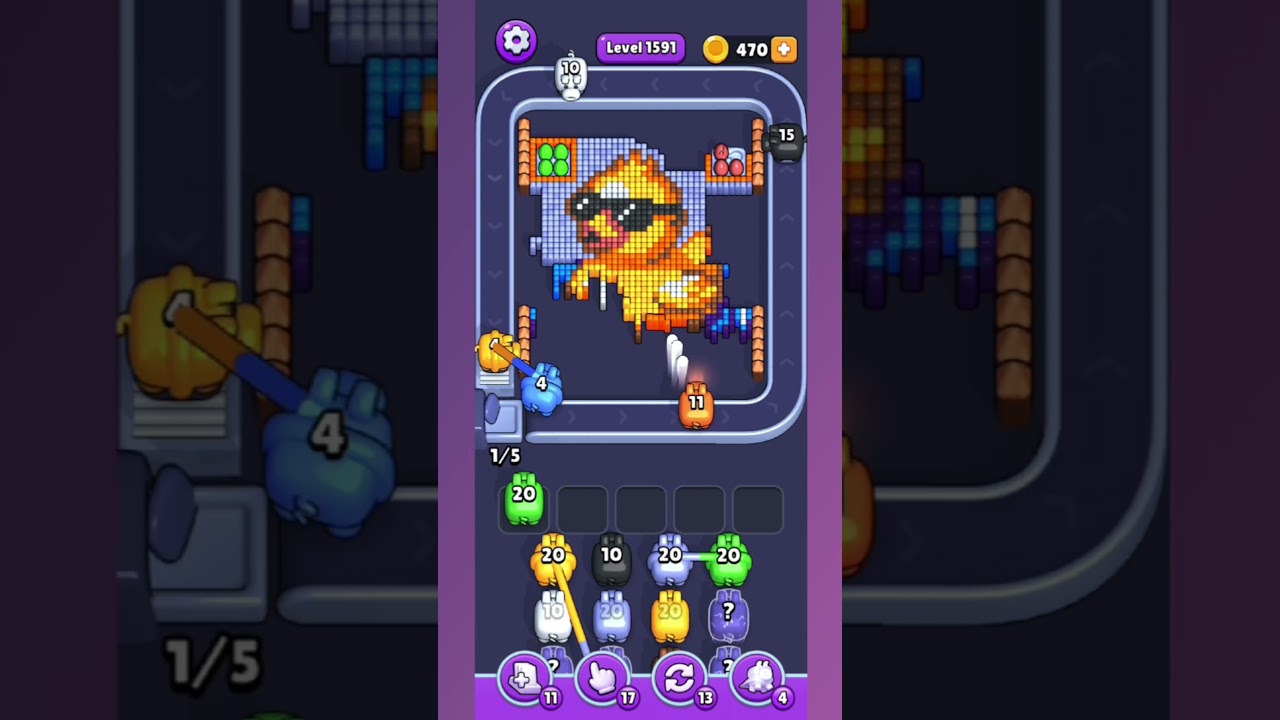
Task: Tap the black bird labeled 10 in the queue
Action: (612, 562)
